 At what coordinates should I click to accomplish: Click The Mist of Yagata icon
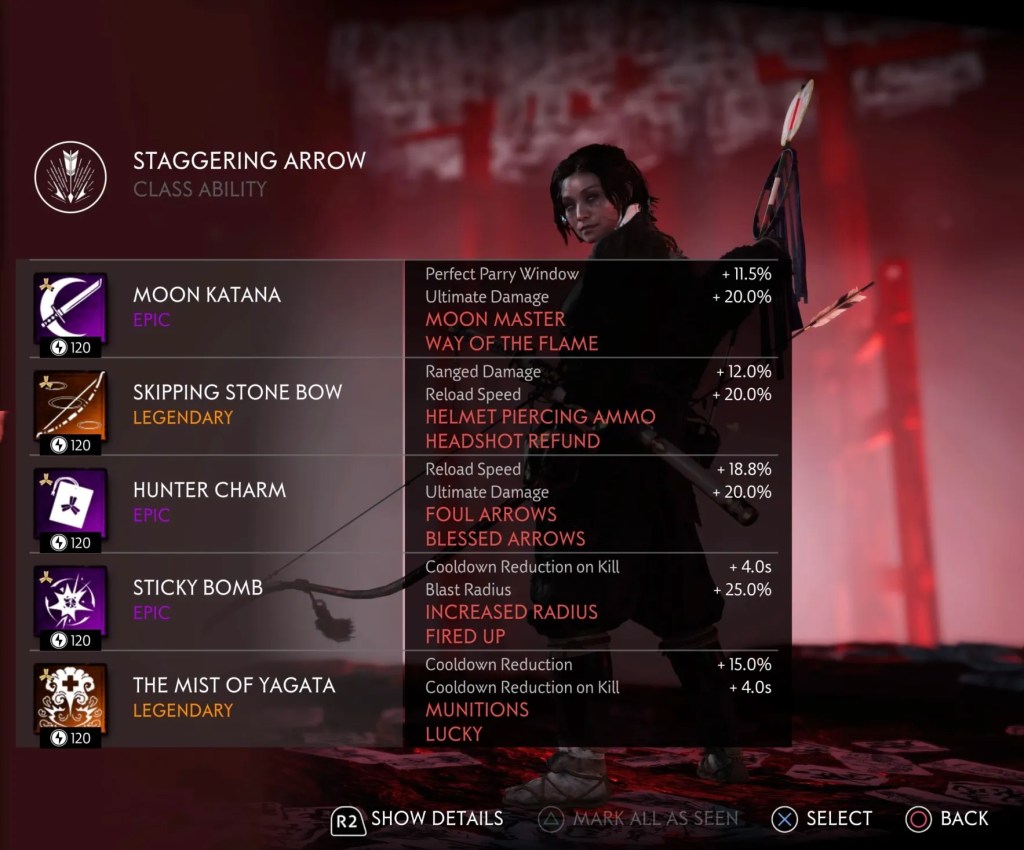[70, 698]
